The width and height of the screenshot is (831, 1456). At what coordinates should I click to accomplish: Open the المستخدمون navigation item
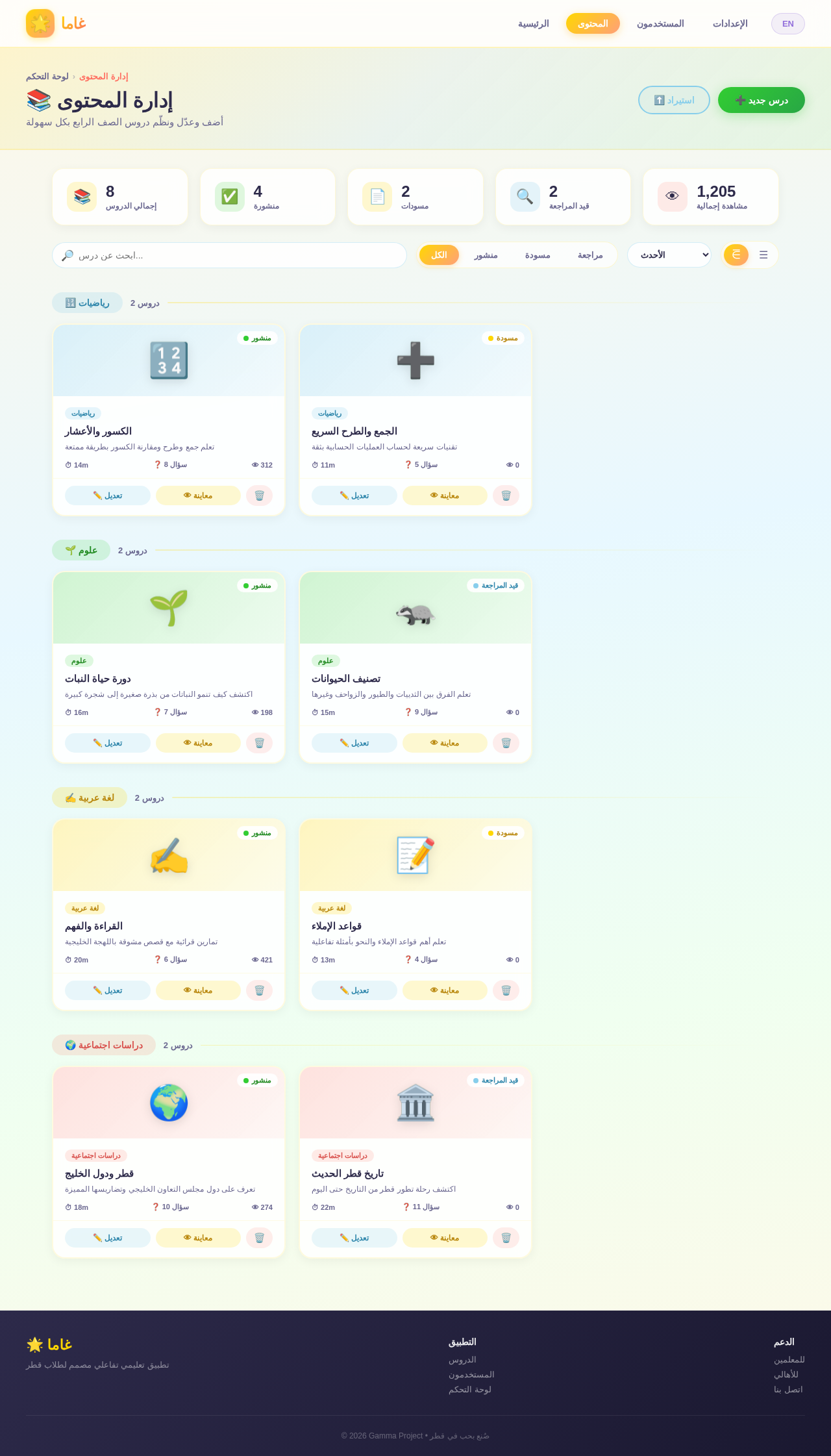pyautogui.click(x=662, y=23)
